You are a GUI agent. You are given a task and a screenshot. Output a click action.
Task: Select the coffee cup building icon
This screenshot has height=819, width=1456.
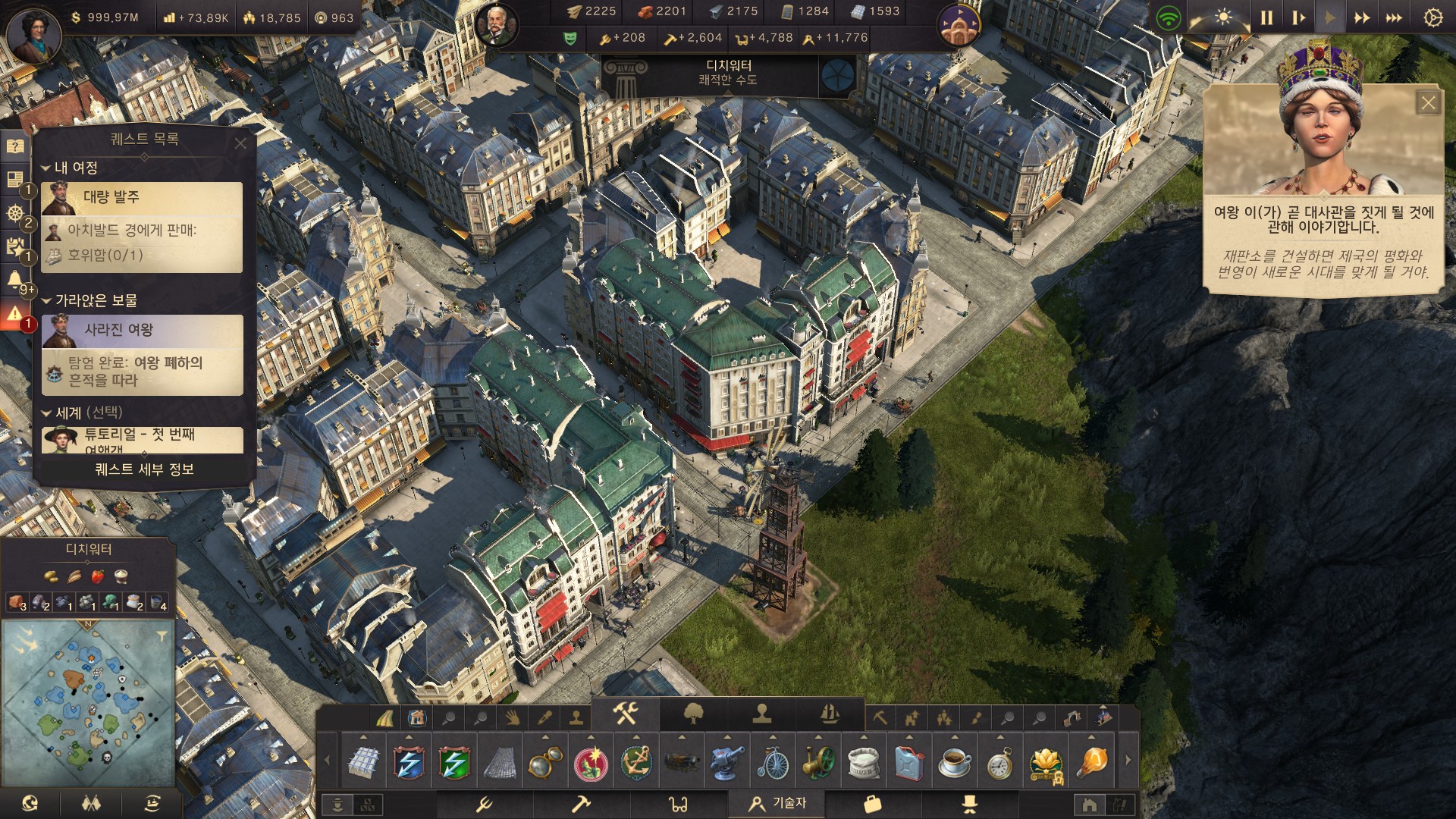pyautogui.click(x=955, y=763)
